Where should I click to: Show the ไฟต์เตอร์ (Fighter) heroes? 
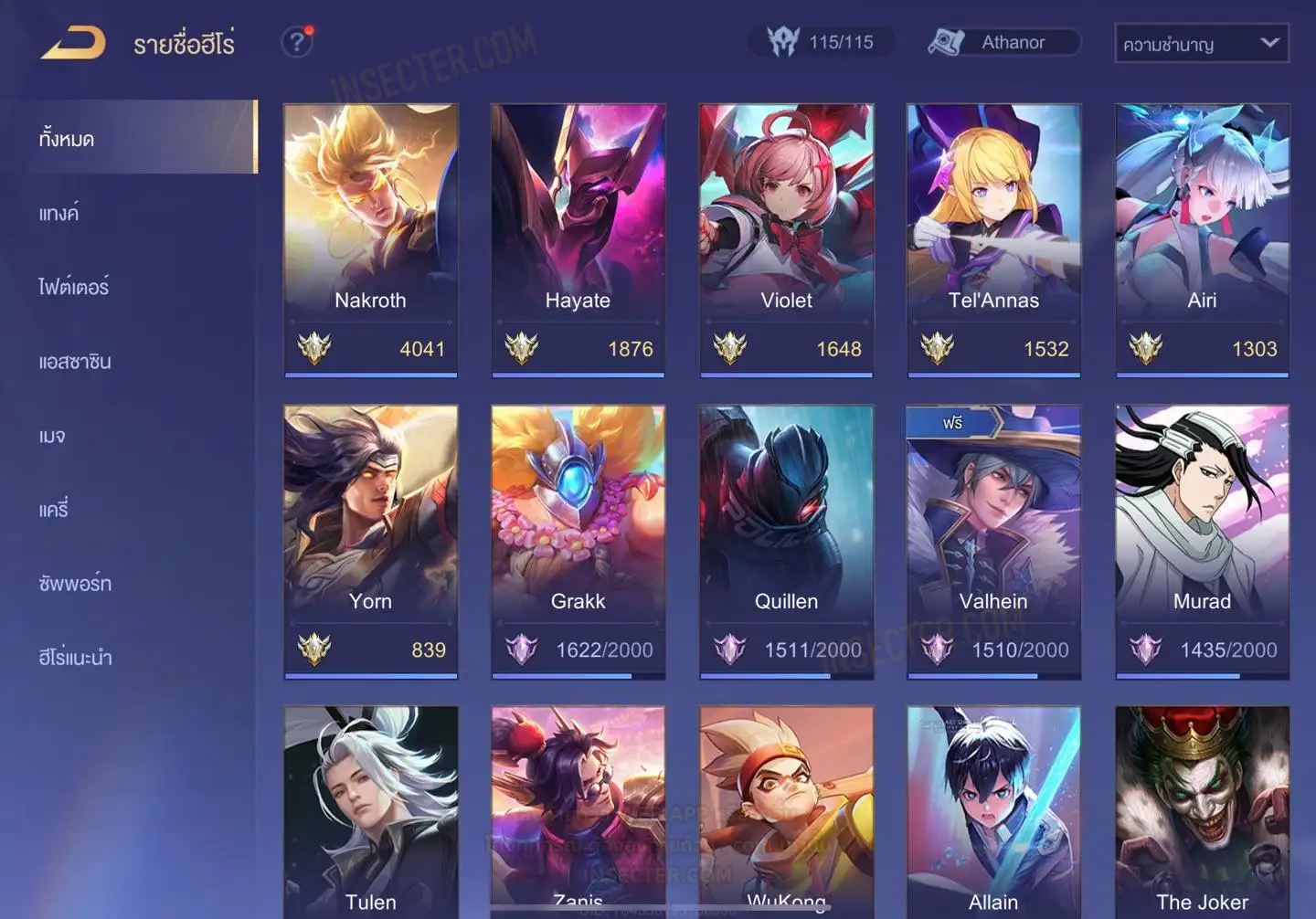(73, 287)
